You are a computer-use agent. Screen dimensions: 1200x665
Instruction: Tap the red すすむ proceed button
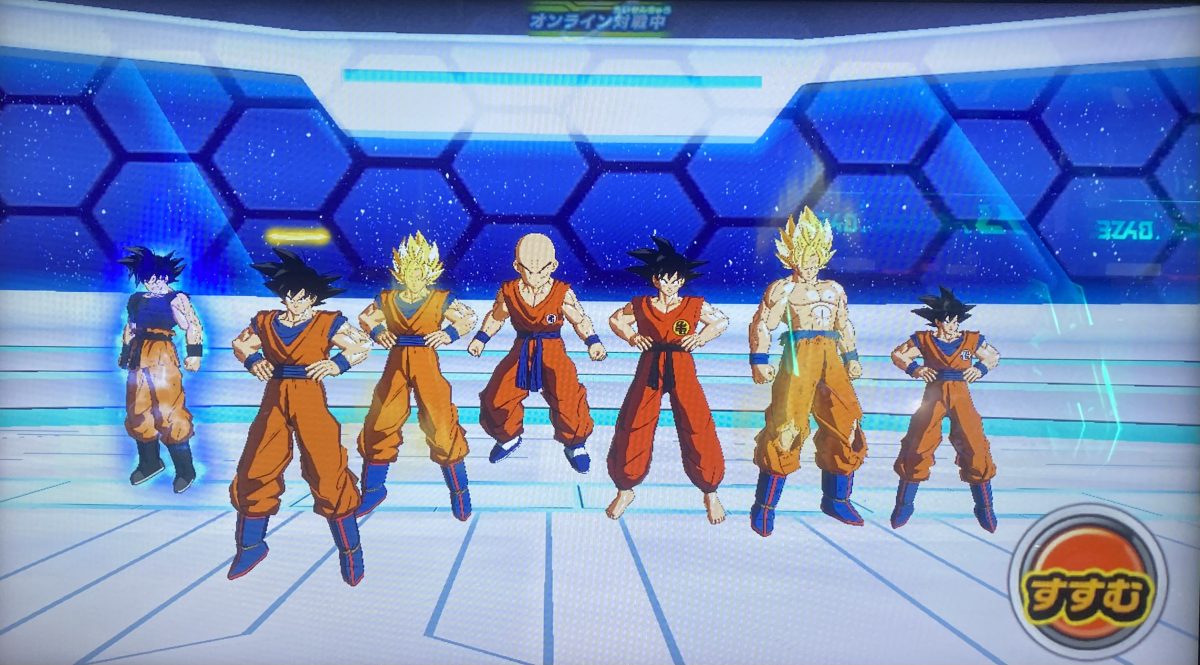[x=1086, y=580]
